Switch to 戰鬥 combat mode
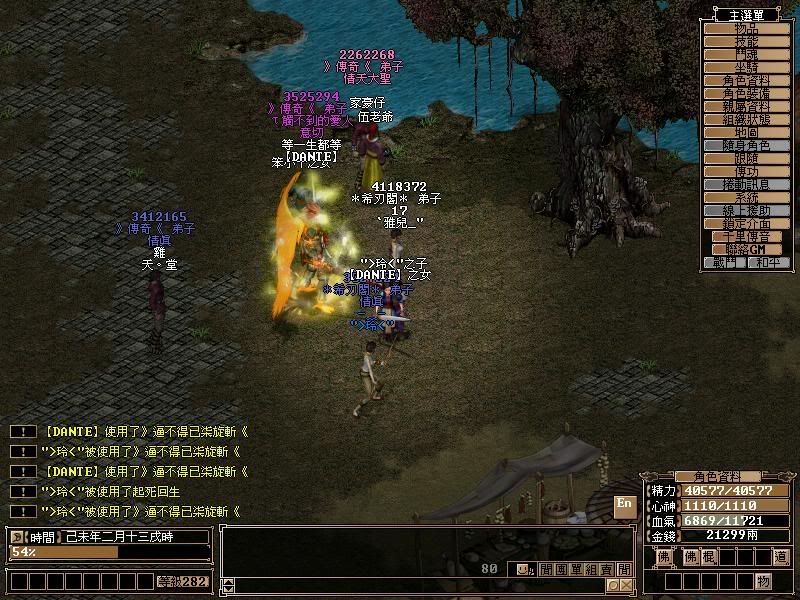Image resolution: width=800 pixels, height=600 pixels. (725, 262)
